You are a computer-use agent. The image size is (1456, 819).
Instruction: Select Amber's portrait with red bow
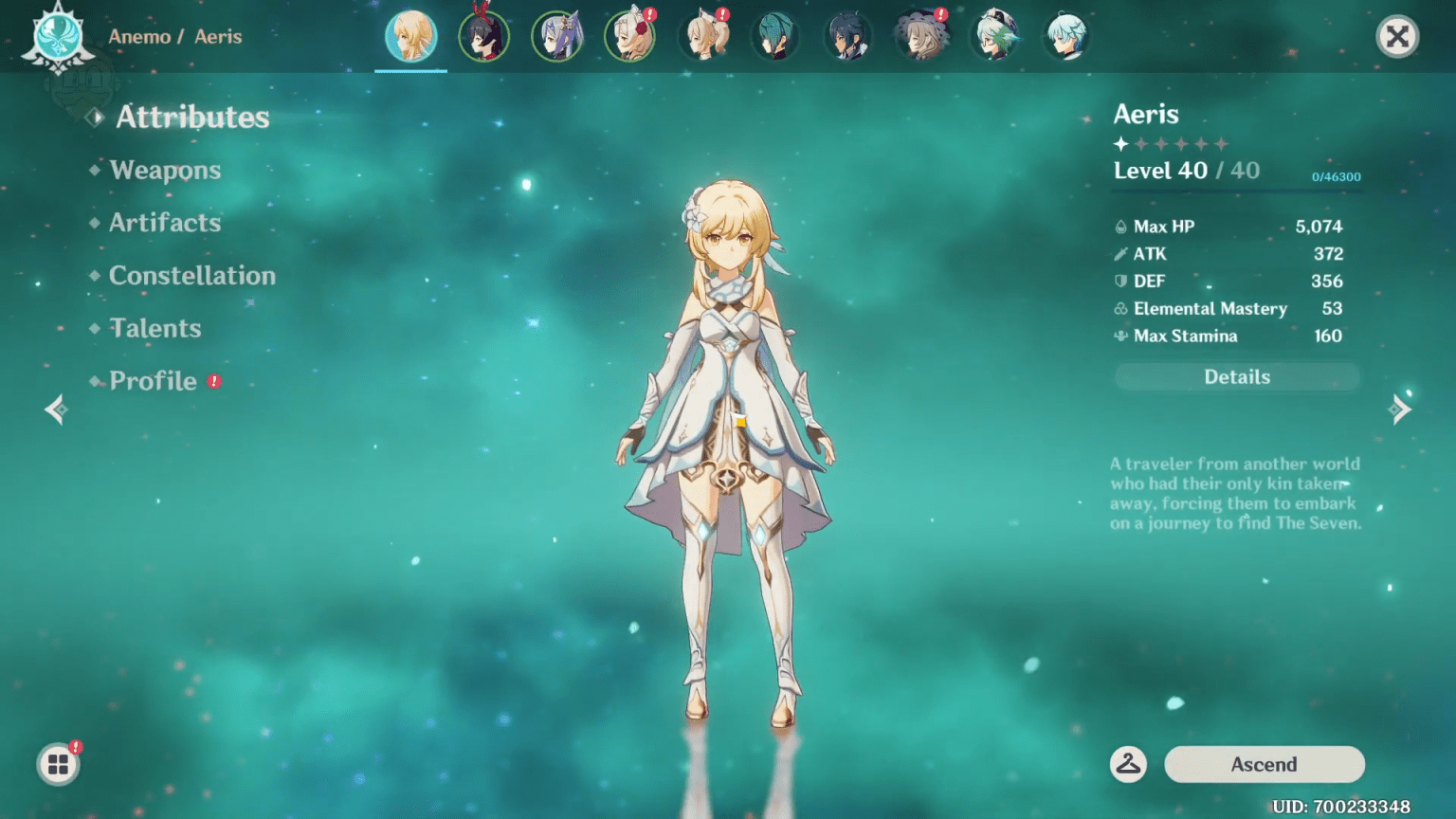[483, 37]
